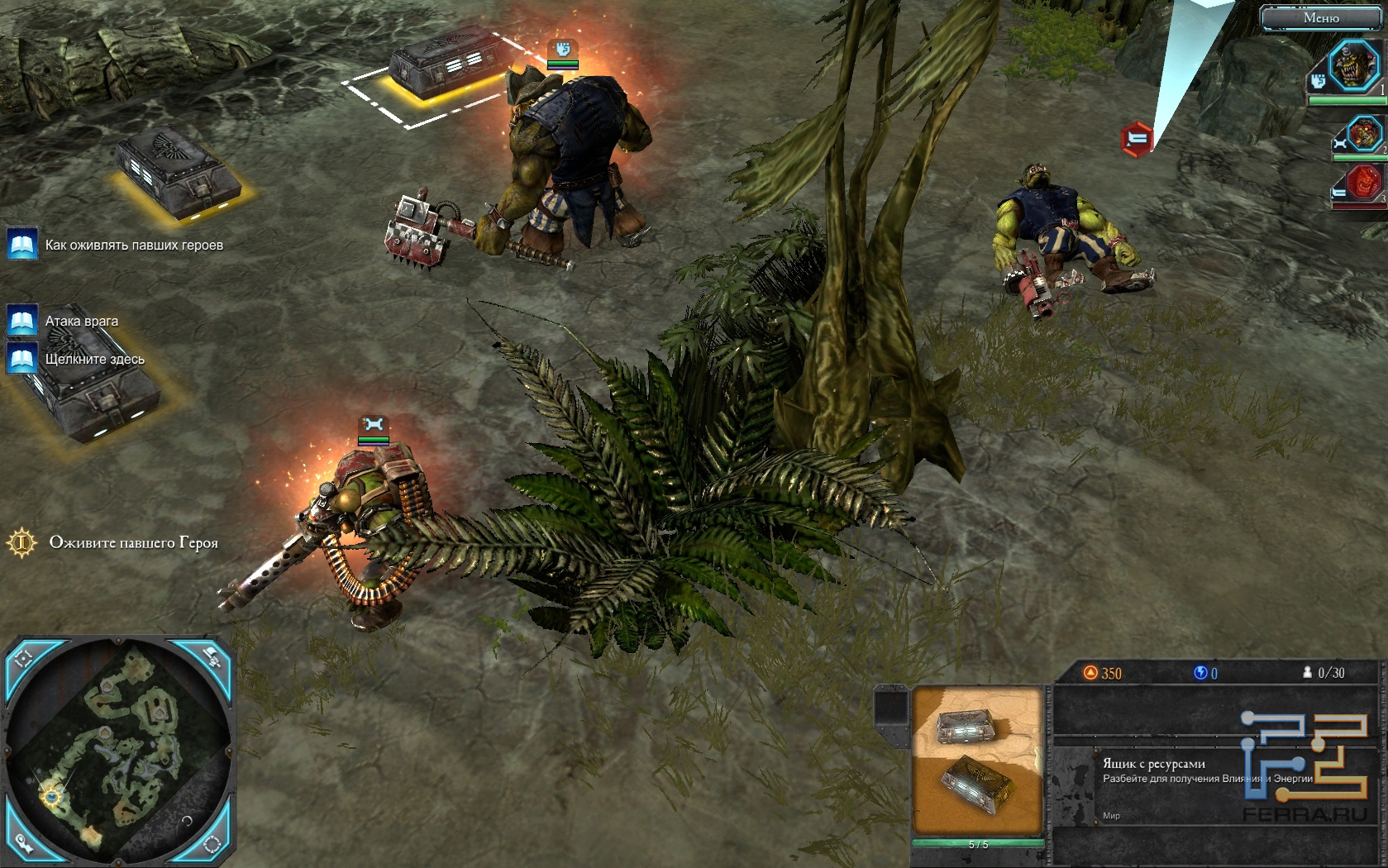Open the "Щелкните здесь" tutorial hint
1388x868 pixels.
click(x=22, y=359)
